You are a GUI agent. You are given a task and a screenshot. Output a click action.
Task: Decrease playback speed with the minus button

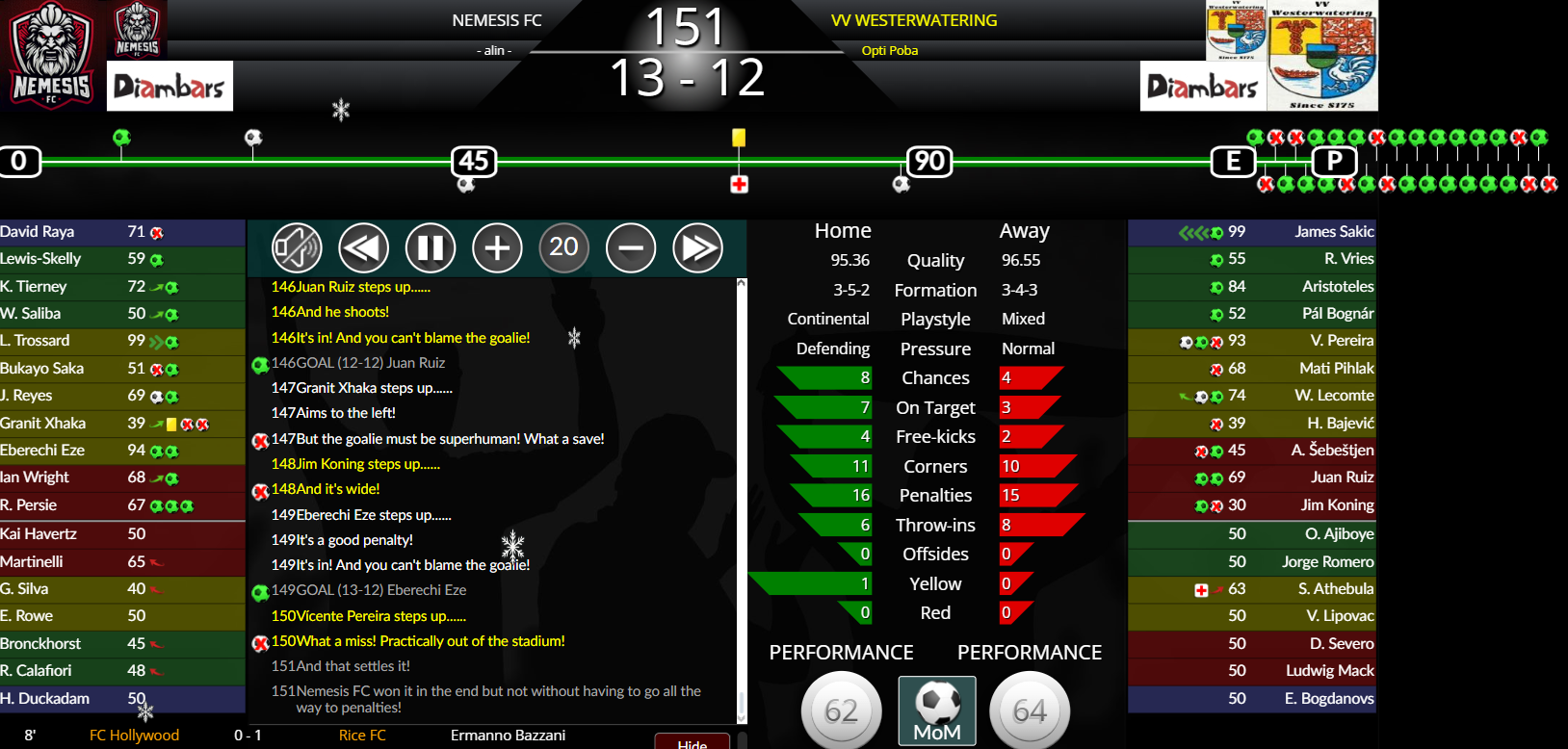[x=631, y=248]
